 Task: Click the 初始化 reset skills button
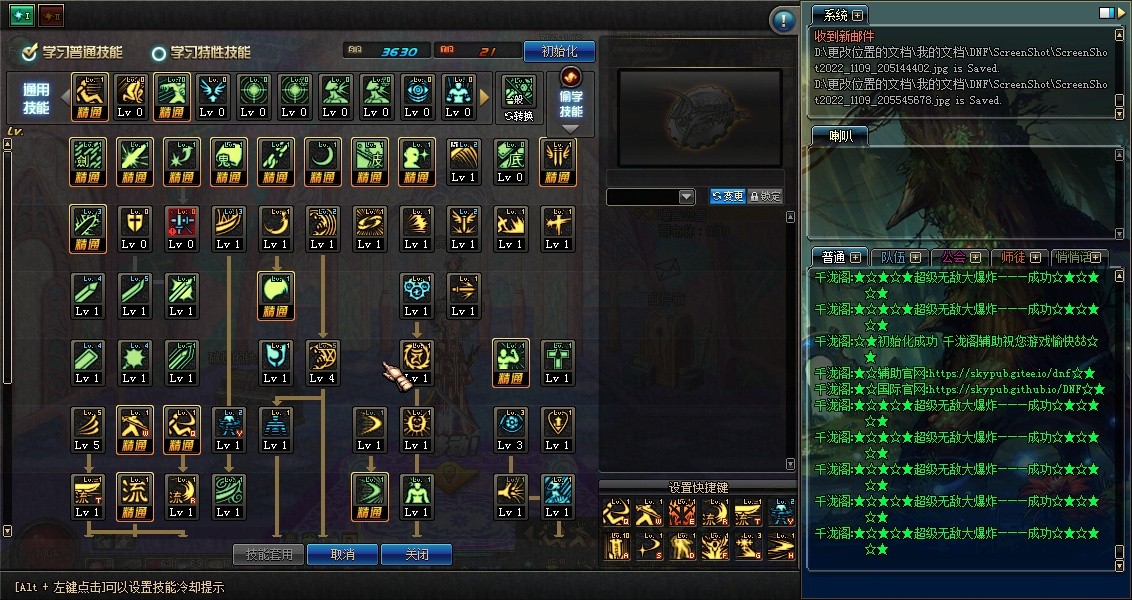click(x=559, y=51)
